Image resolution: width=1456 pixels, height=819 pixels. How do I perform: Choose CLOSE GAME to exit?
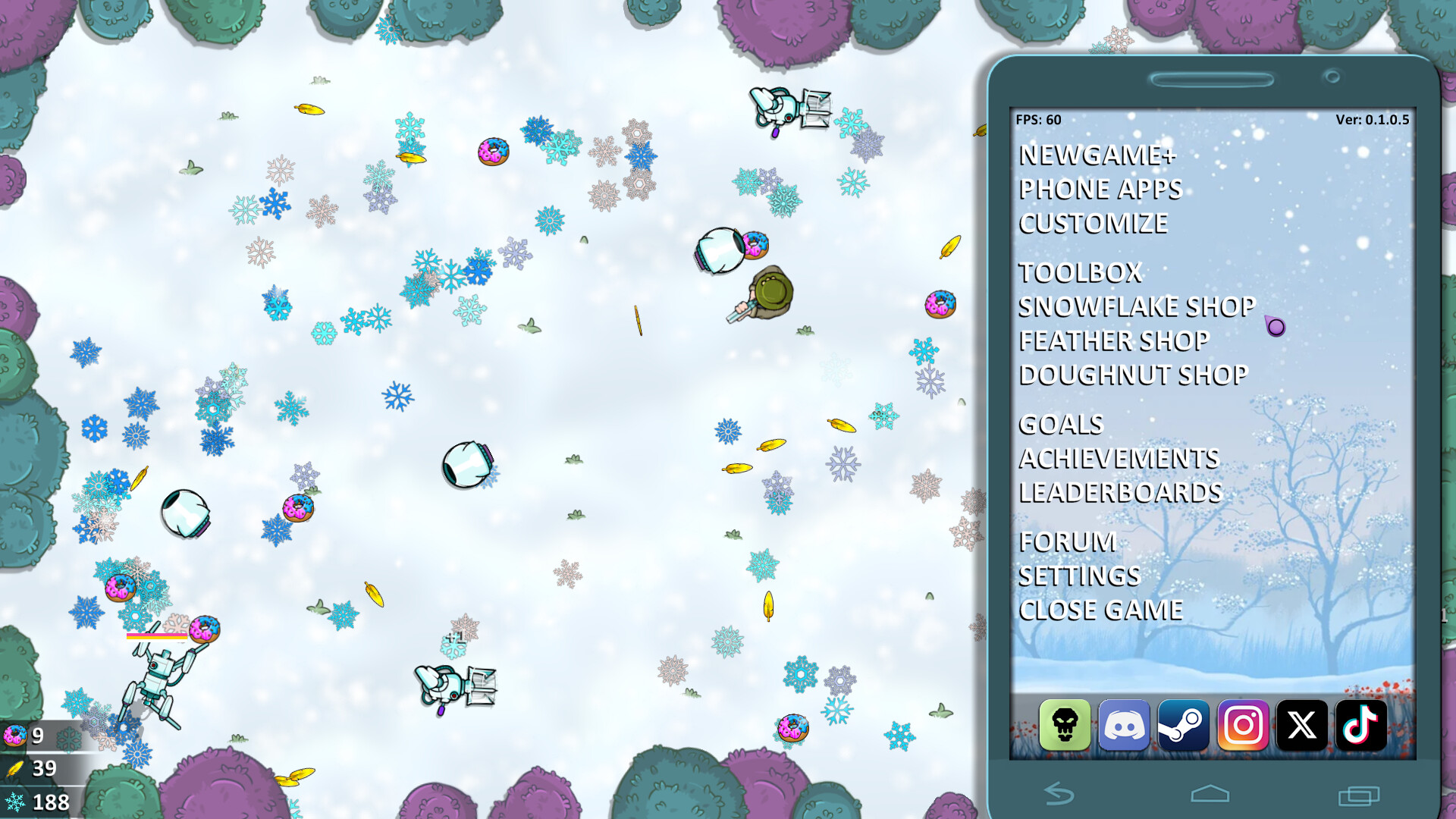pos(1101,609)
